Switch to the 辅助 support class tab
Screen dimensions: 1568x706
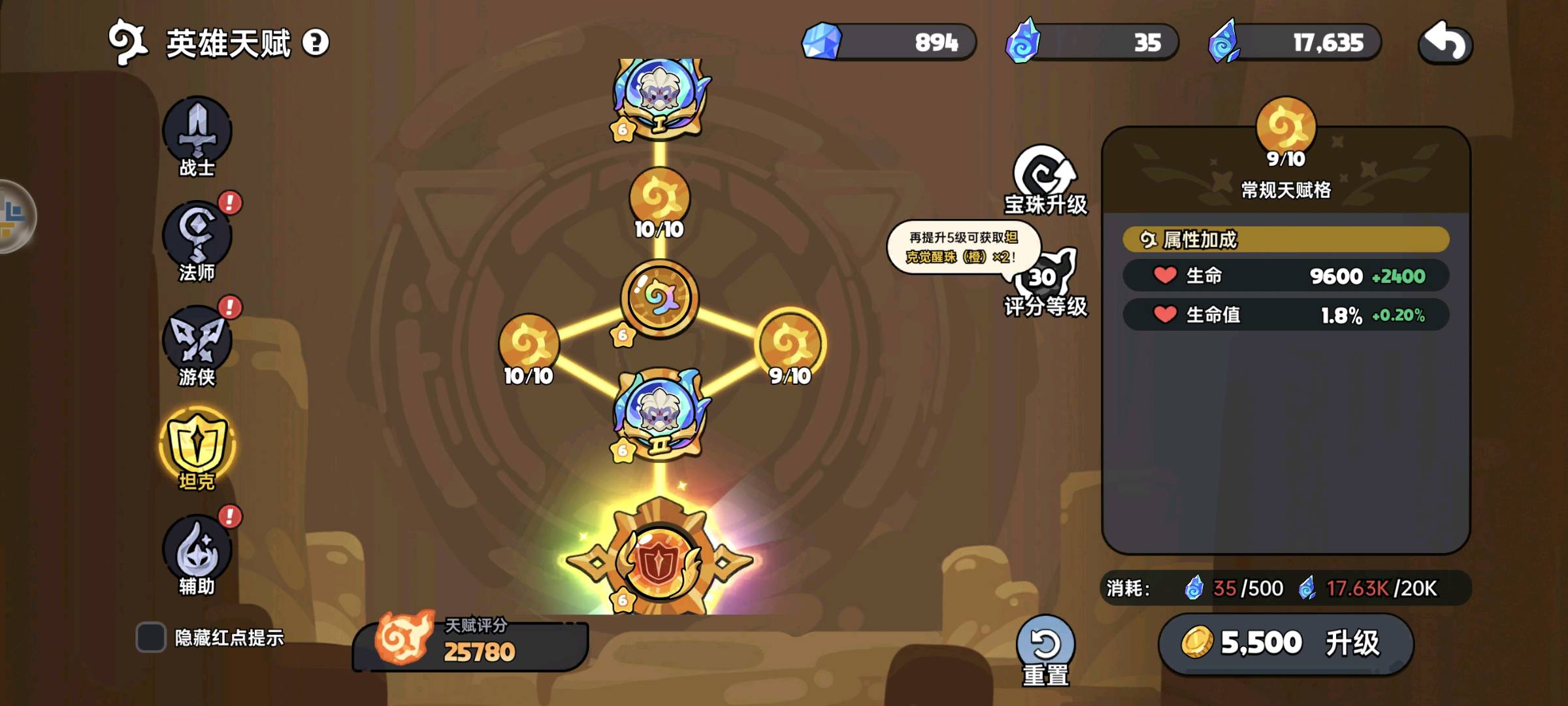[x=197, y=552]
